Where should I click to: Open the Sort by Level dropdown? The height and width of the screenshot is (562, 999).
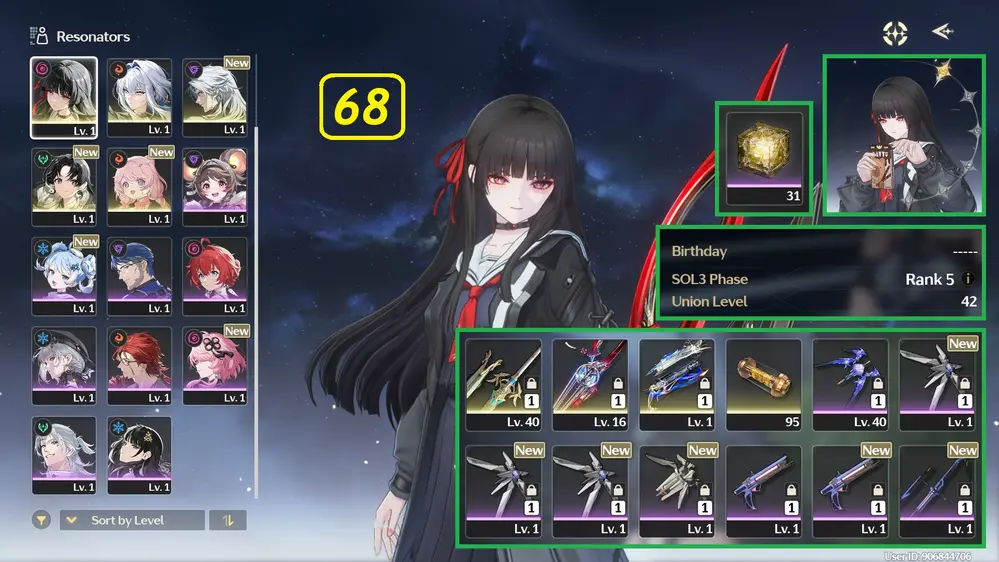[132, 520]
